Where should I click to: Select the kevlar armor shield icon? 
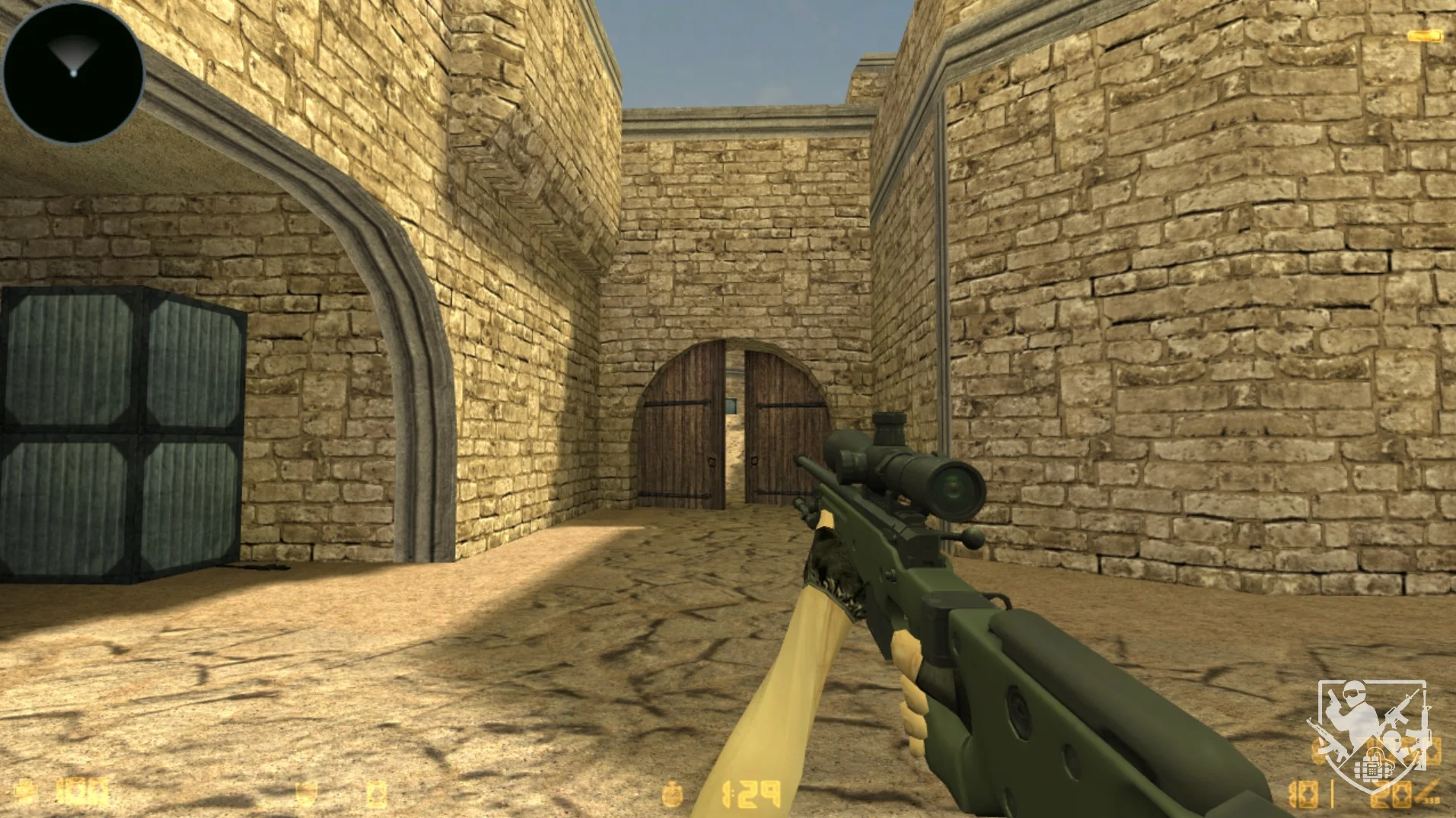click(305, 794)
